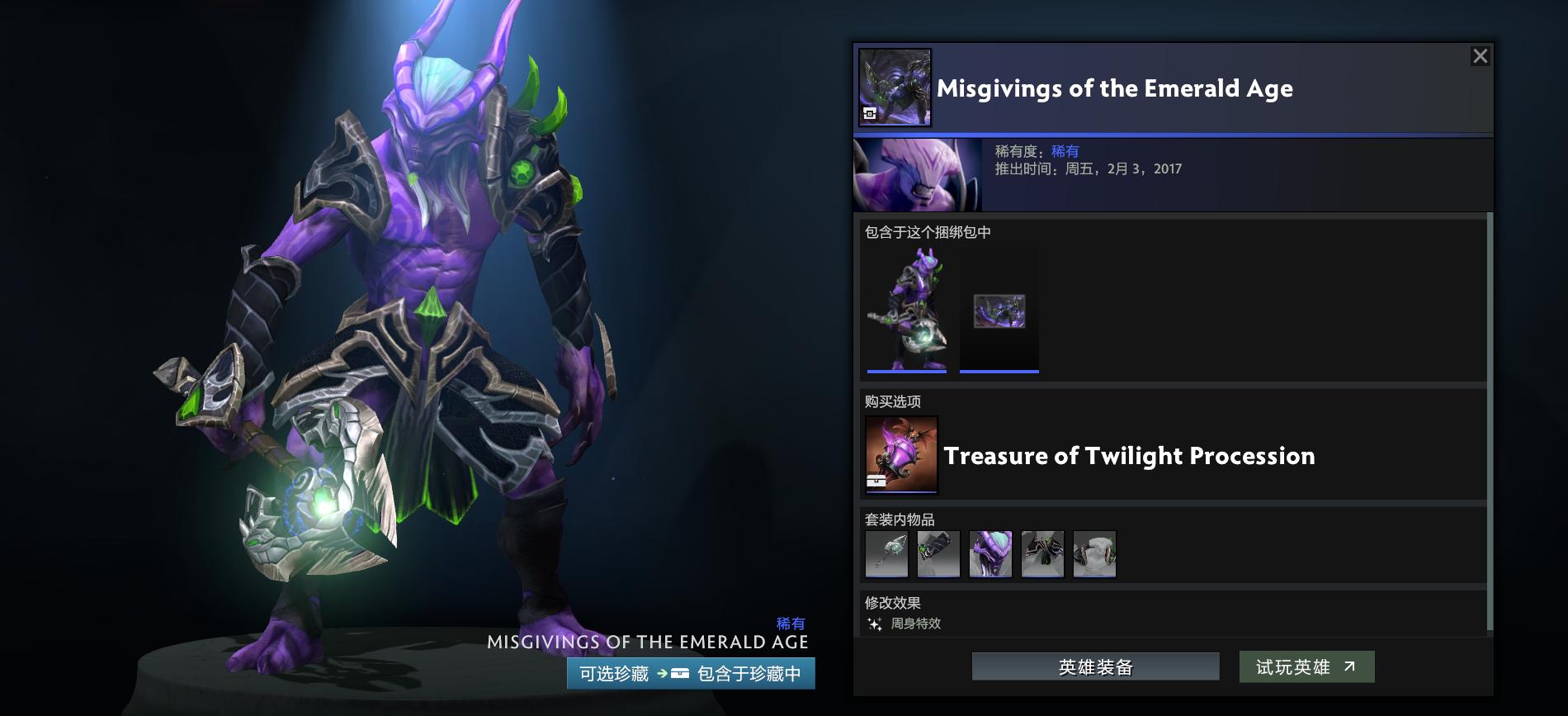Select the highlighted set item tab under 套装内物品
This screenshot has width=1568, height=716.
coord(990,554)
